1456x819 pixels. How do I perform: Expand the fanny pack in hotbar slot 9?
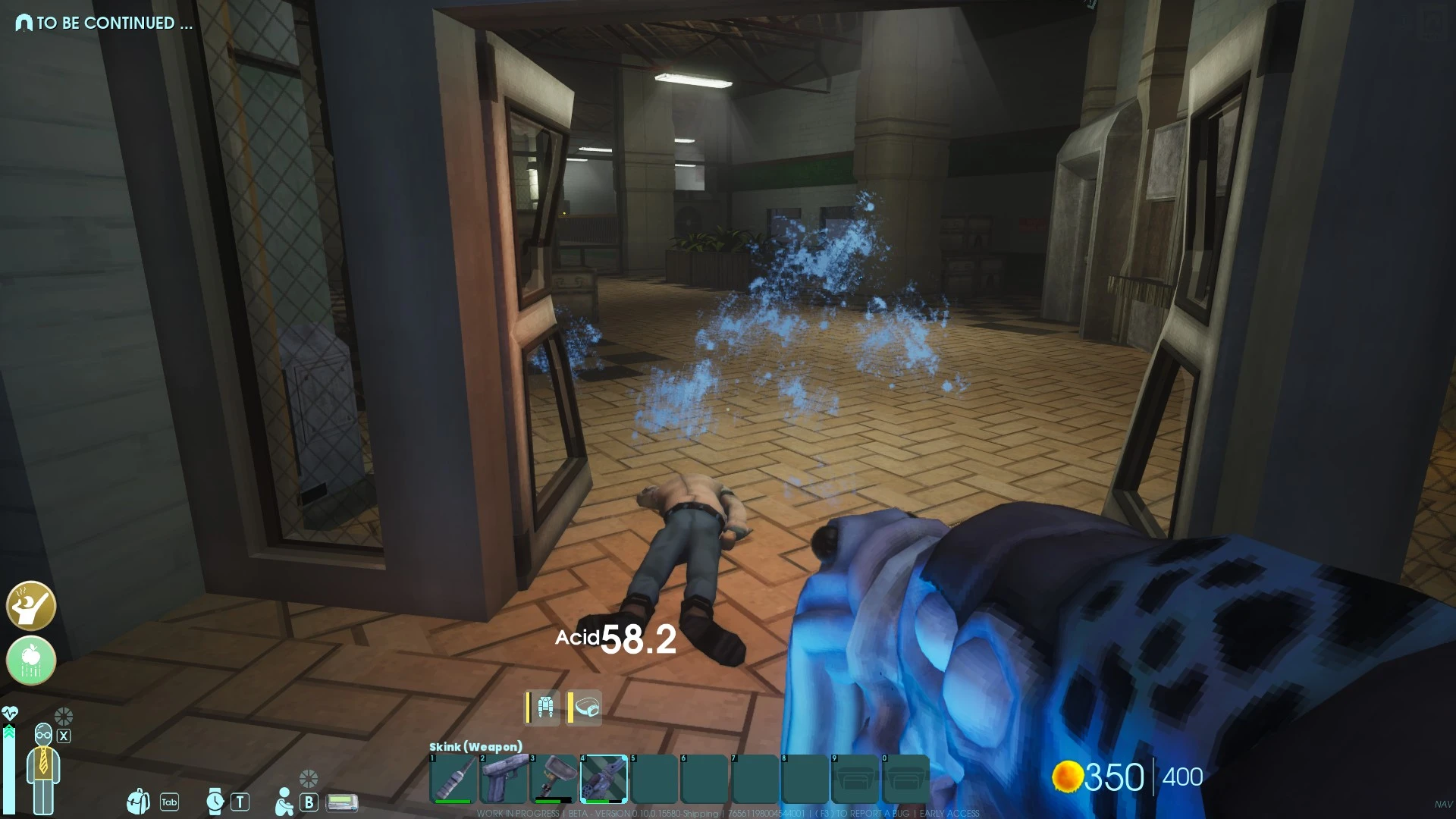point(856,780)
